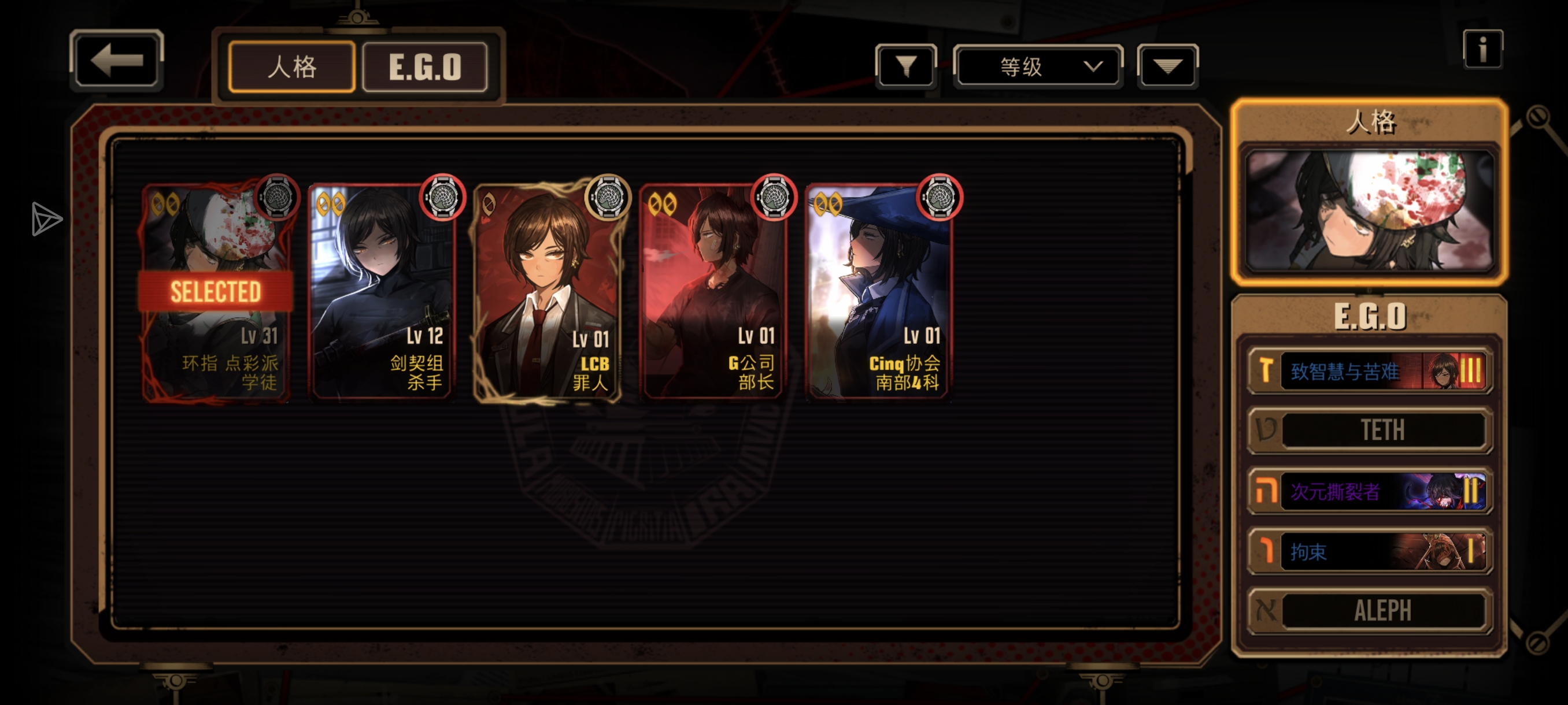The image size is (1568, 705).
Task: Pick the LCB 罪人 identity card
Action: 548,292
